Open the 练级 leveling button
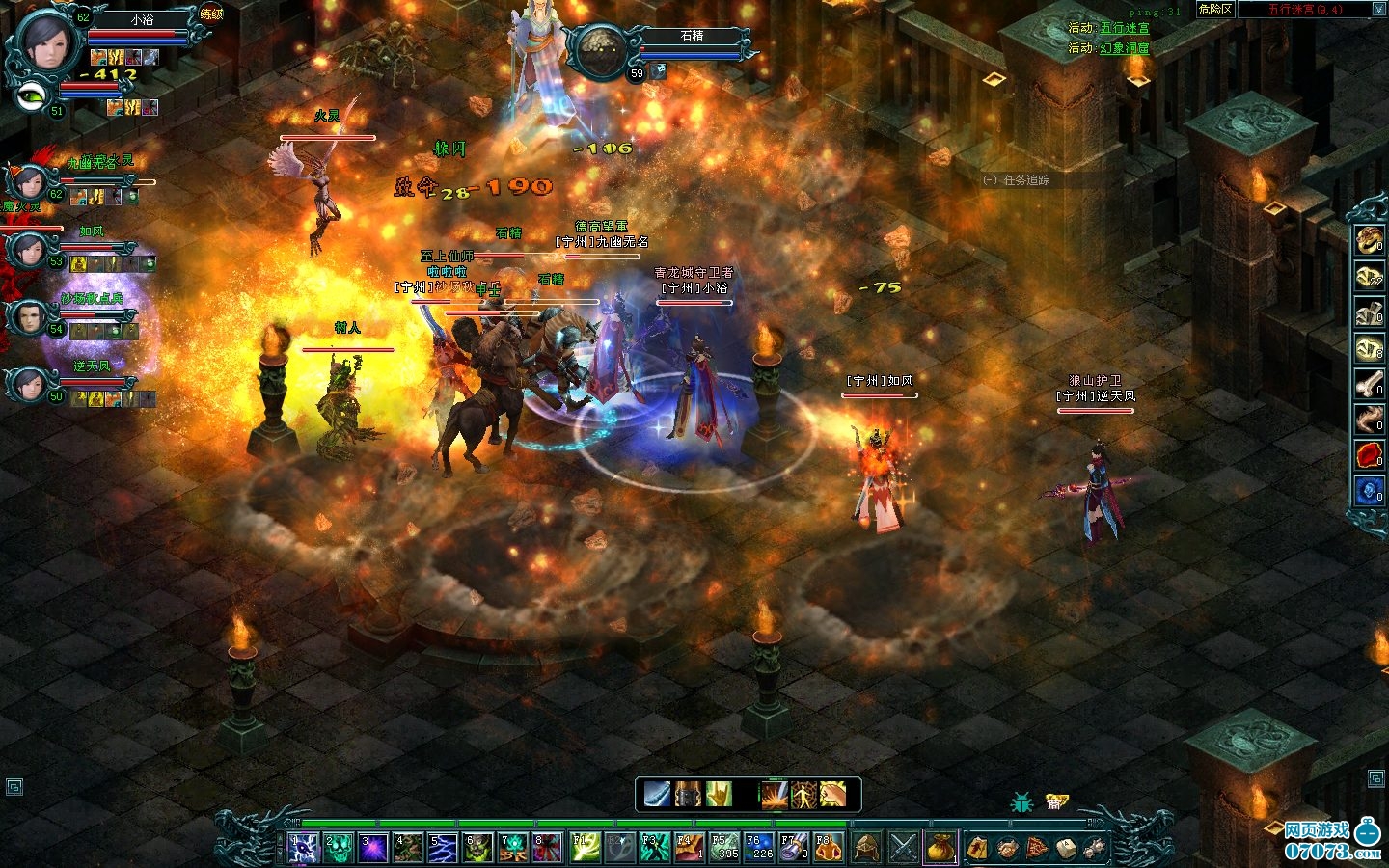Screen dimensions: 1389x868 tap(211, 14)
